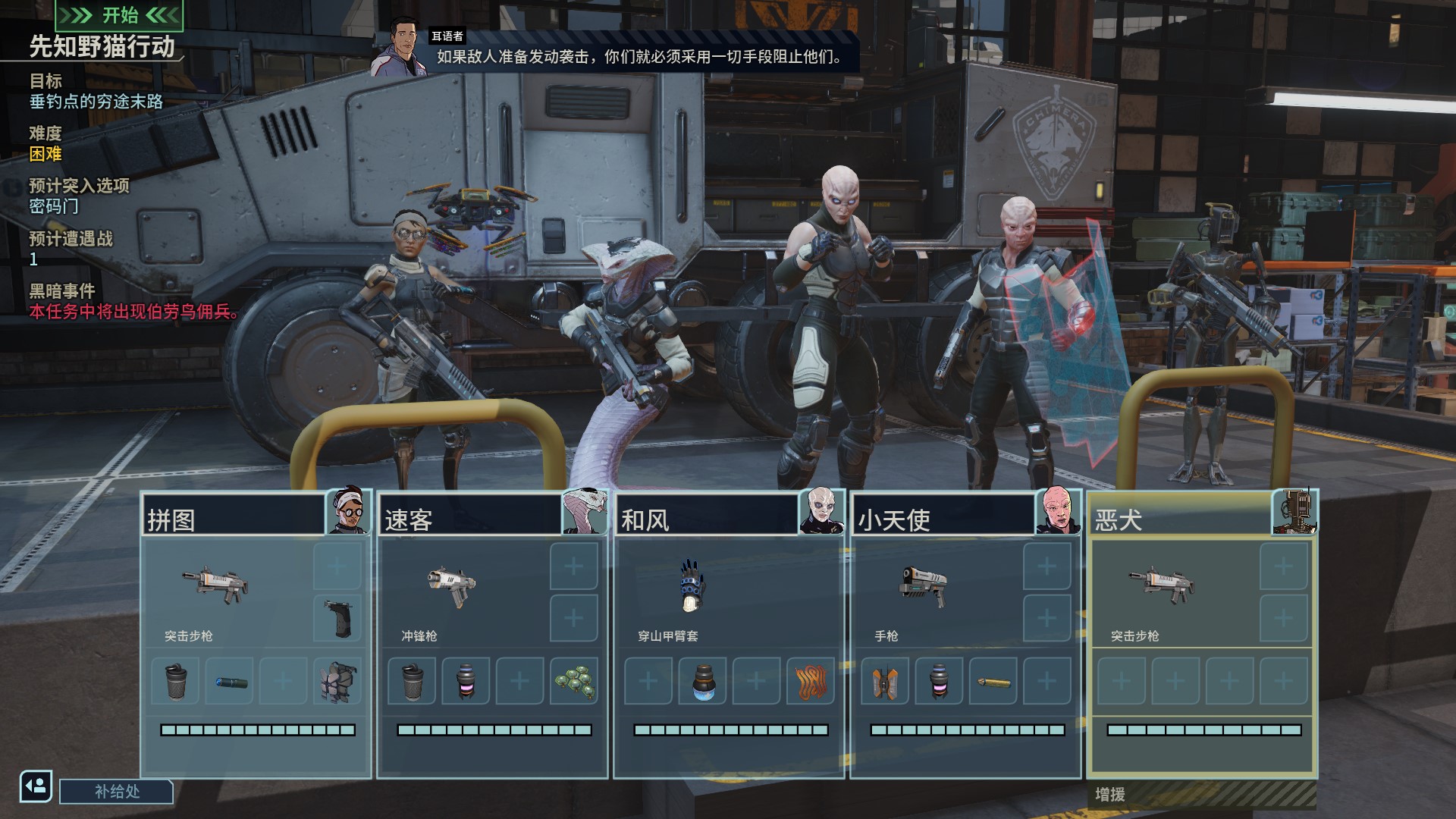Open the 补给处 supply shop
This screenshot has width=1456, height=819.
pos(117,792)
